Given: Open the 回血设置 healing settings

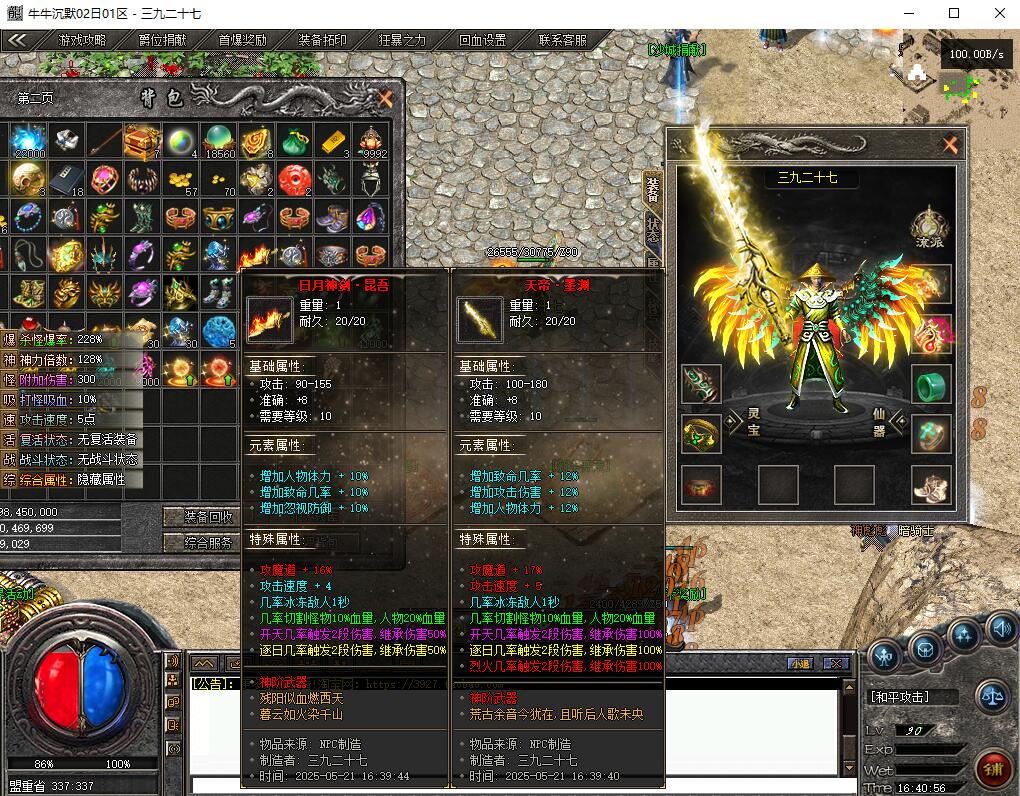Looking at the screenshot, I should (482, 41).
